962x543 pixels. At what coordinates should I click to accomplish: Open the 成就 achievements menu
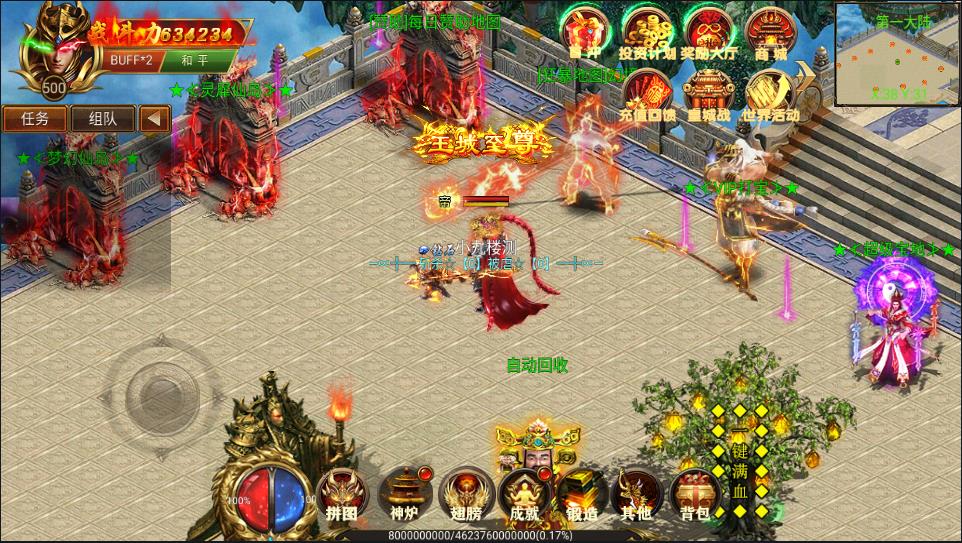522,494
